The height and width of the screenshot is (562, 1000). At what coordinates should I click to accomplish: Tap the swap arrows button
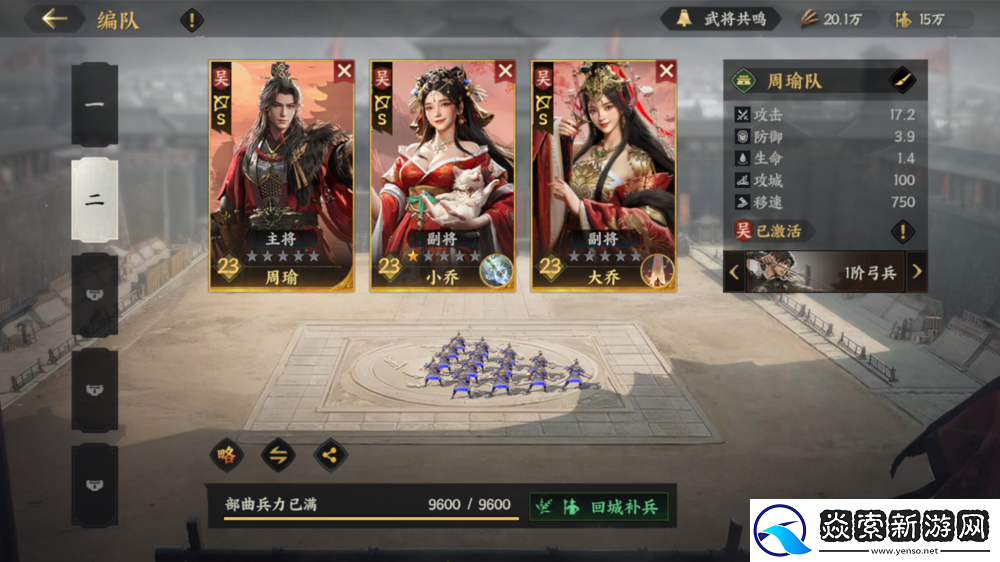[278, 455]
